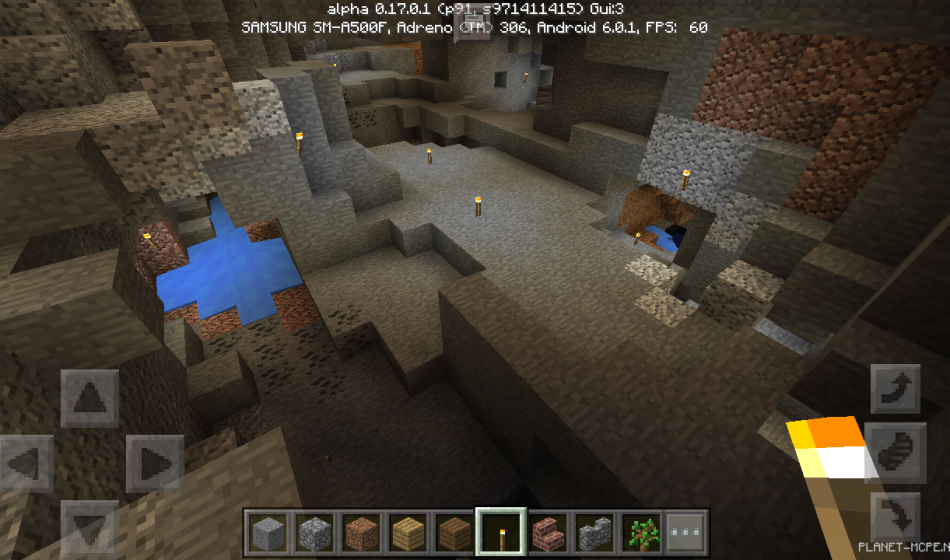Tap the fly down arrow button
The height and width of the screenshot is (560, 950).
pos(895,516)
